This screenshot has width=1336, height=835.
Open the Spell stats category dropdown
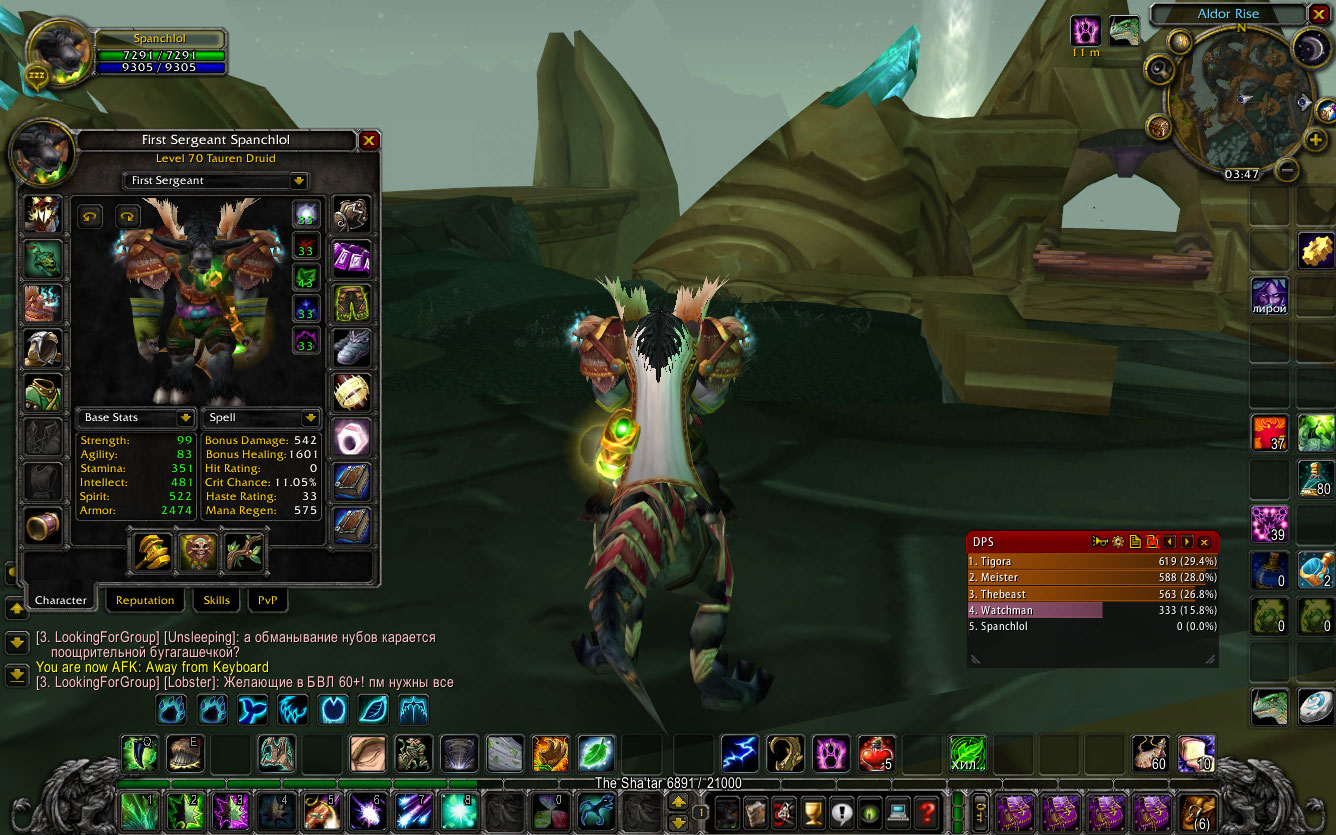click(310, 418)
